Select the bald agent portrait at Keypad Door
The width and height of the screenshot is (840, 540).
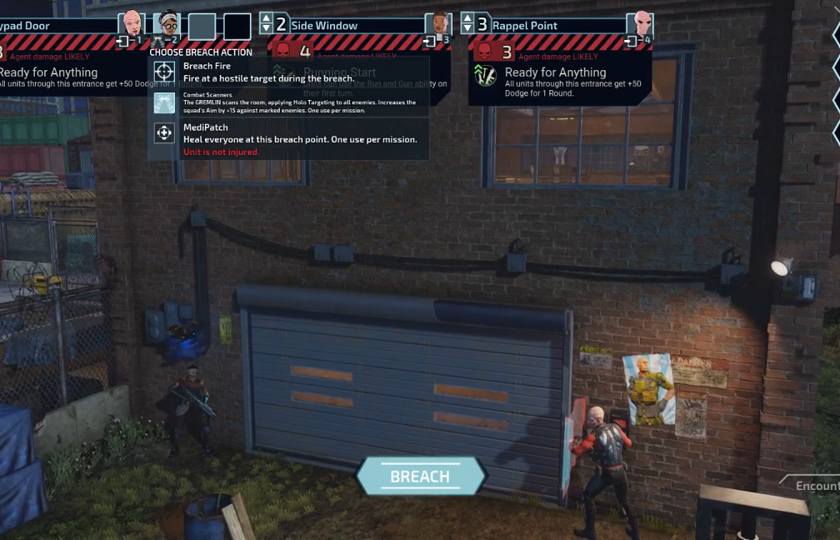point(131,24)
